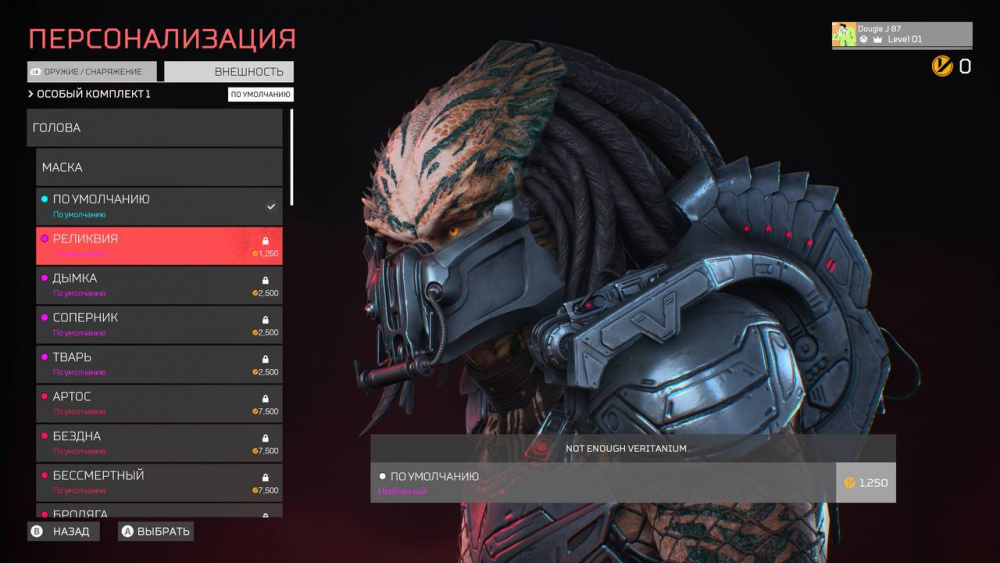Screen dimensions: 1000x563
Task: Click the mask list scrollbar
Action: click(x=292, y=156)
